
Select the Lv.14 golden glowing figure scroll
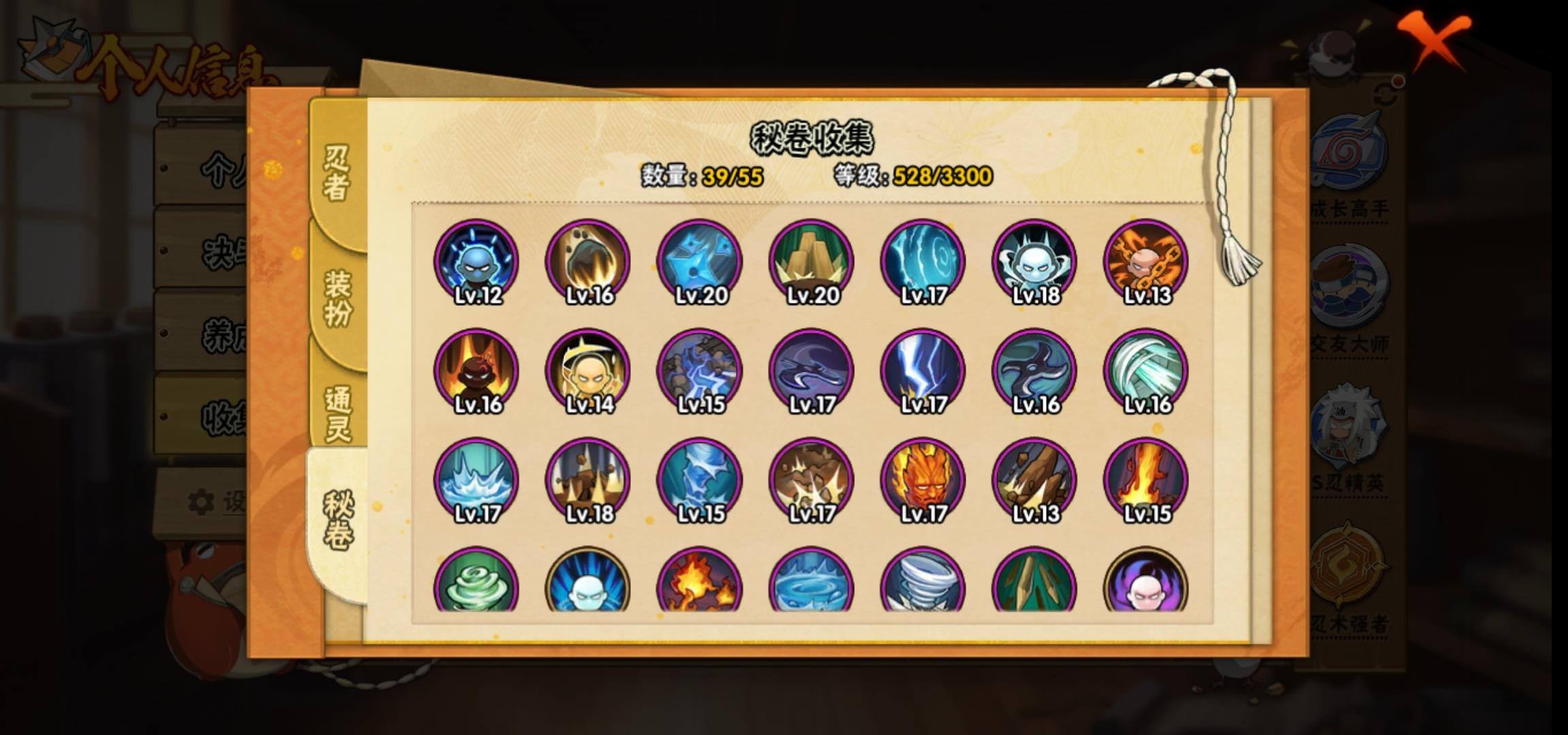coord(588,372)
